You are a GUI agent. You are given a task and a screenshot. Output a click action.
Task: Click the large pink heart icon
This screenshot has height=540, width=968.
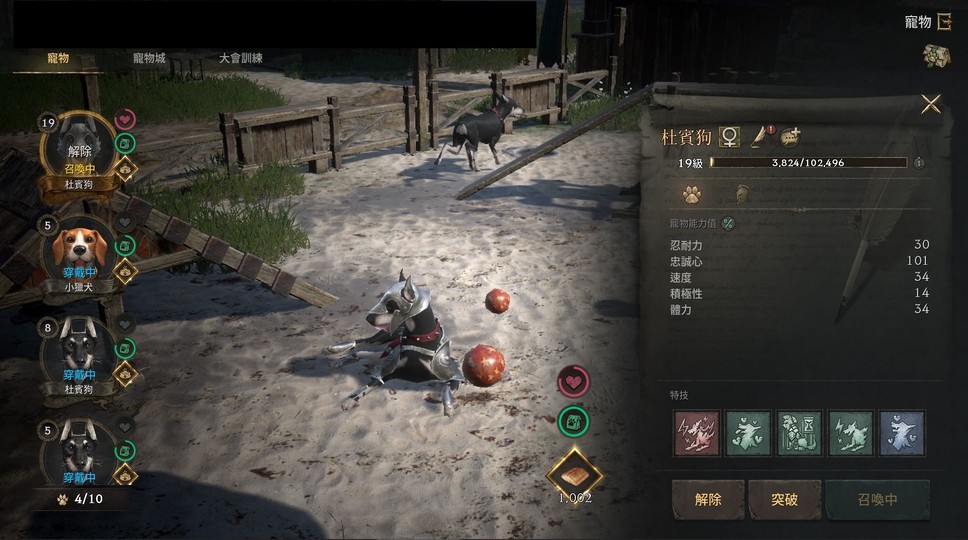click(x=573, y=382)
